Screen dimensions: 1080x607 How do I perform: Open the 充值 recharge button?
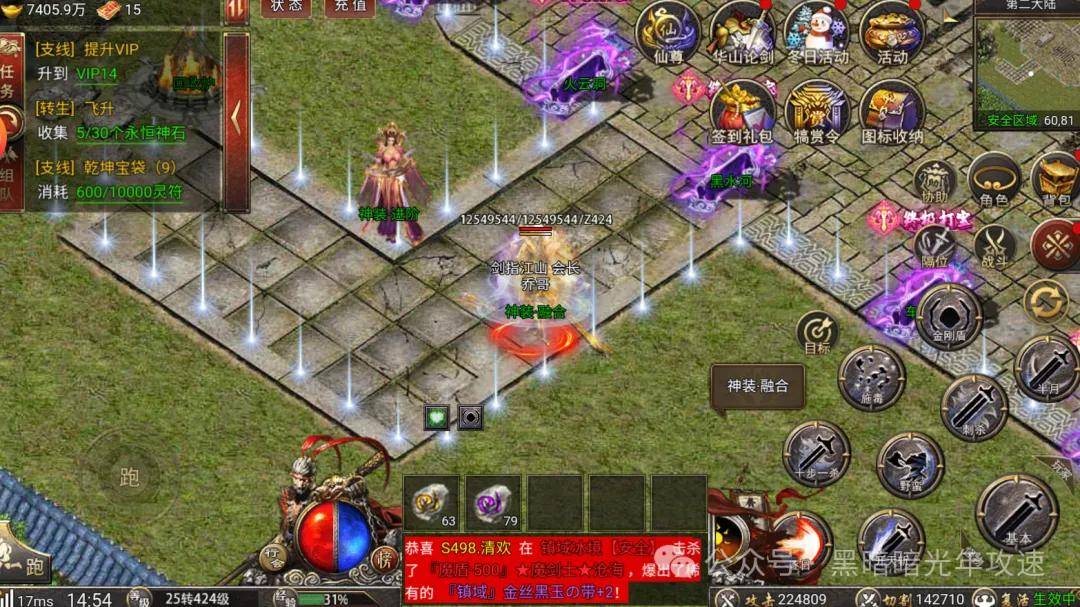tap(350, 7)
